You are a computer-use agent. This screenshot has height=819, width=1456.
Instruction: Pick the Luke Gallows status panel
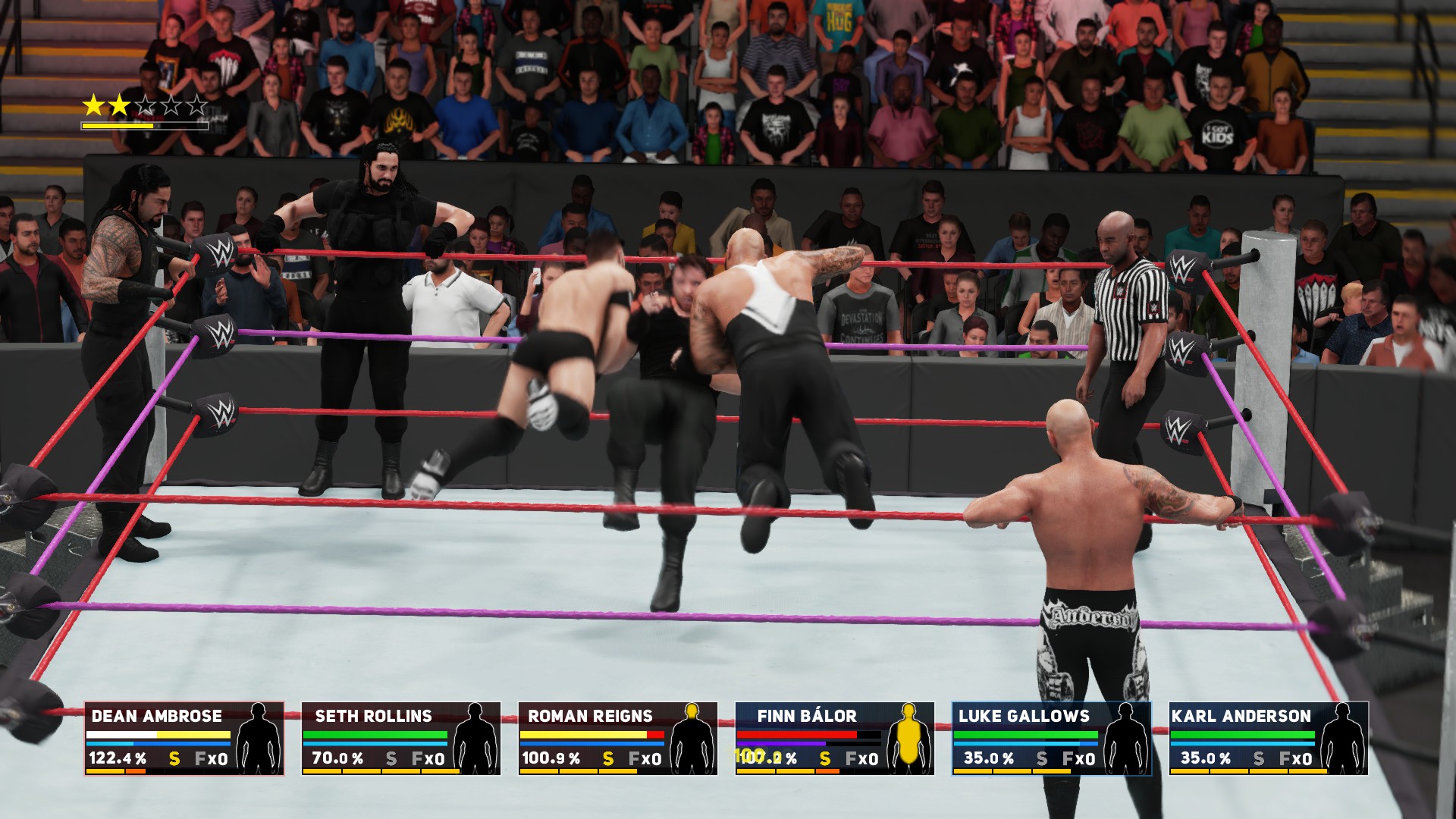(1051, 738)
